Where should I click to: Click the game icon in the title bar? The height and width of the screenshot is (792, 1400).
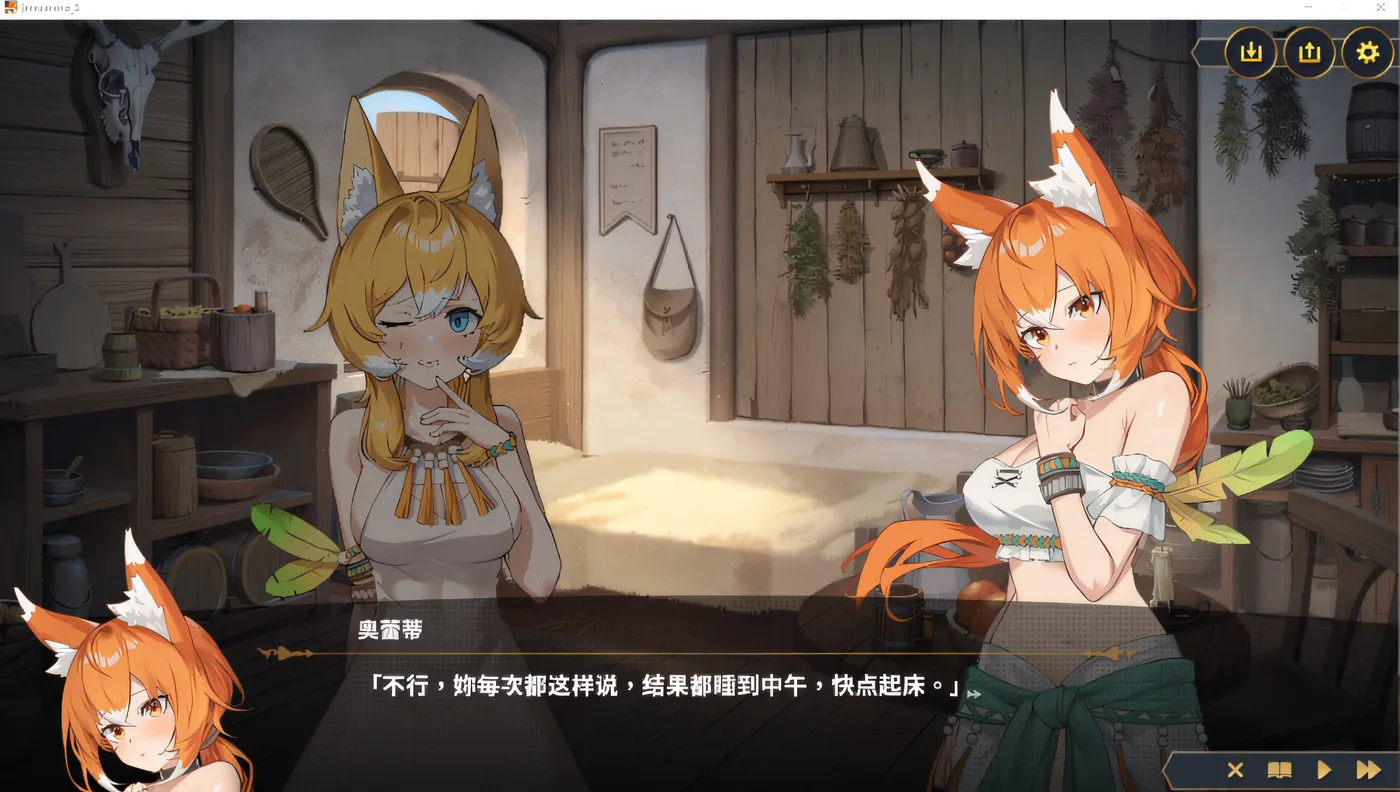point(10,7)
